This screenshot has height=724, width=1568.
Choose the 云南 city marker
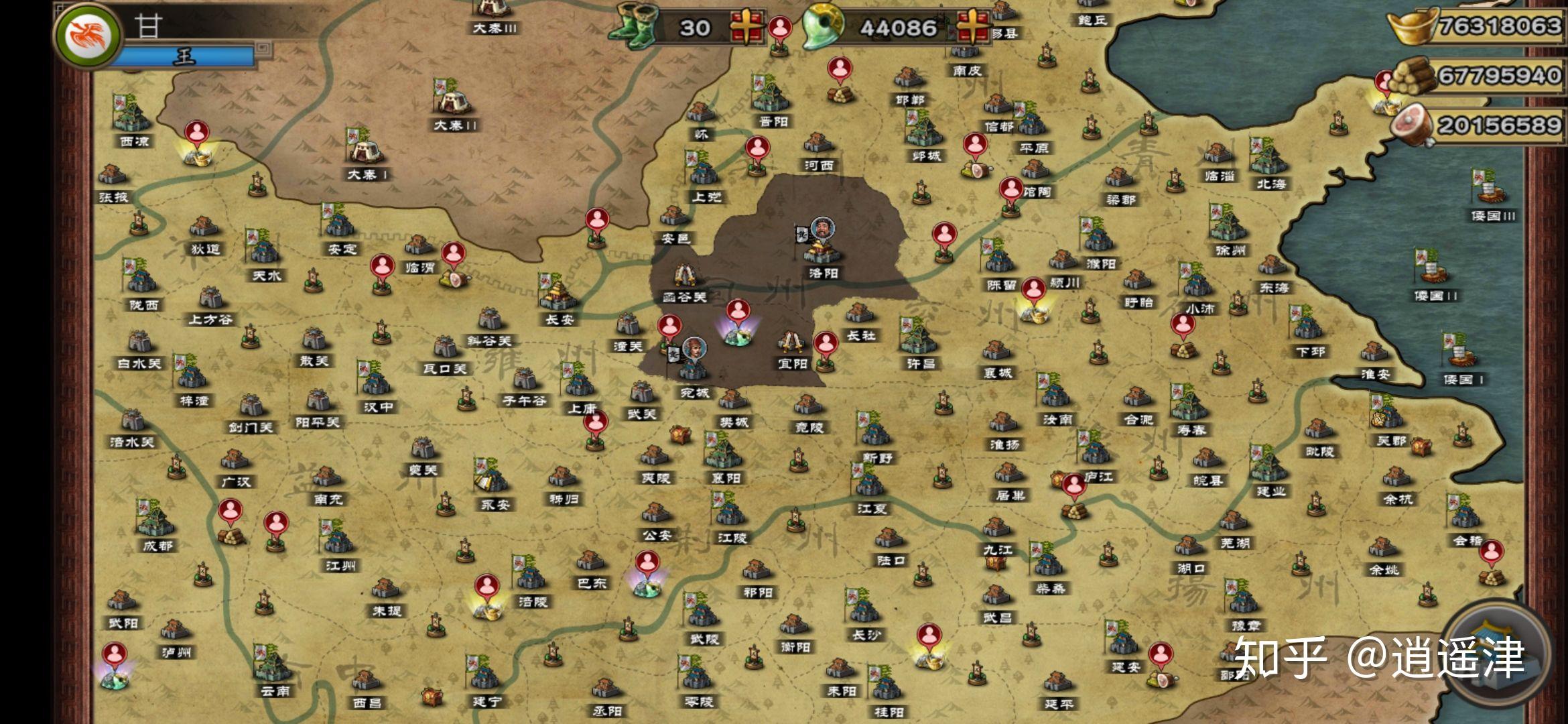(x=273, y=667)
